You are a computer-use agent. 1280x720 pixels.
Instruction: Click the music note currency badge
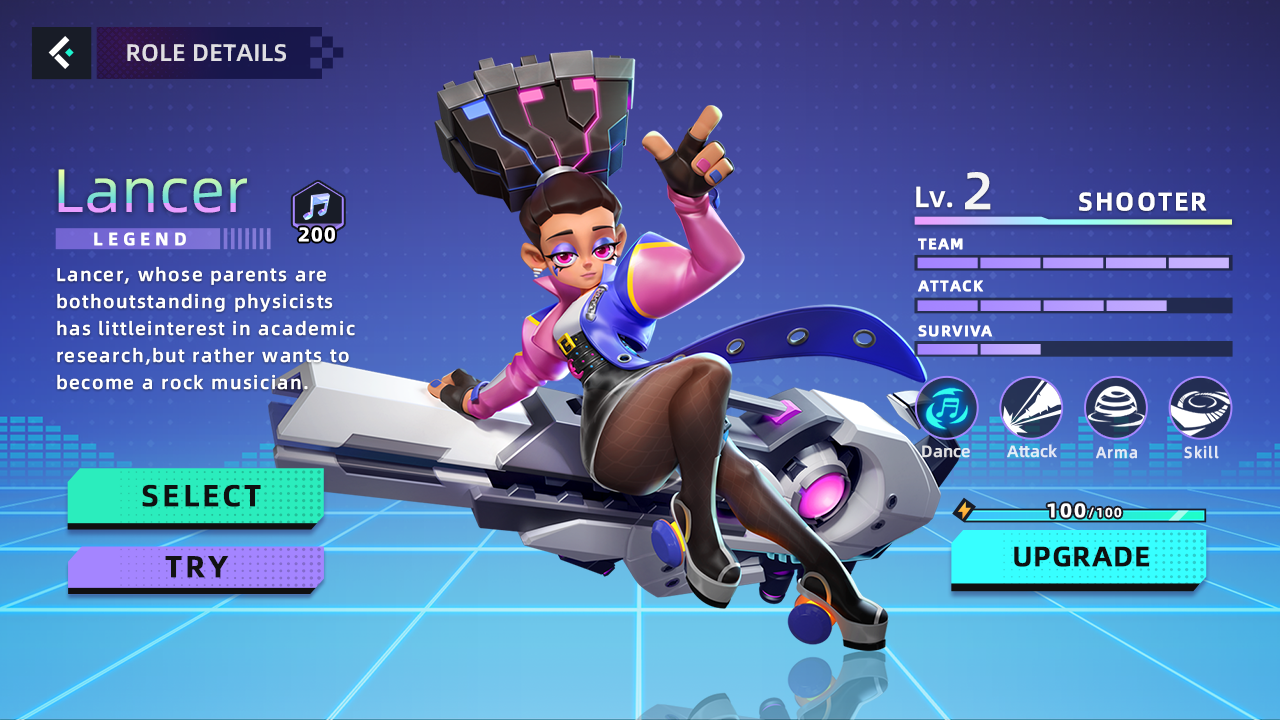[317, 207]
